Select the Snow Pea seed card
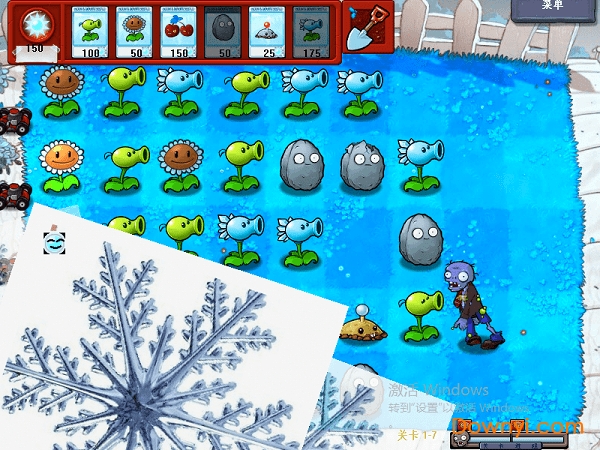600x450 pixels. [x=311, y=32]
